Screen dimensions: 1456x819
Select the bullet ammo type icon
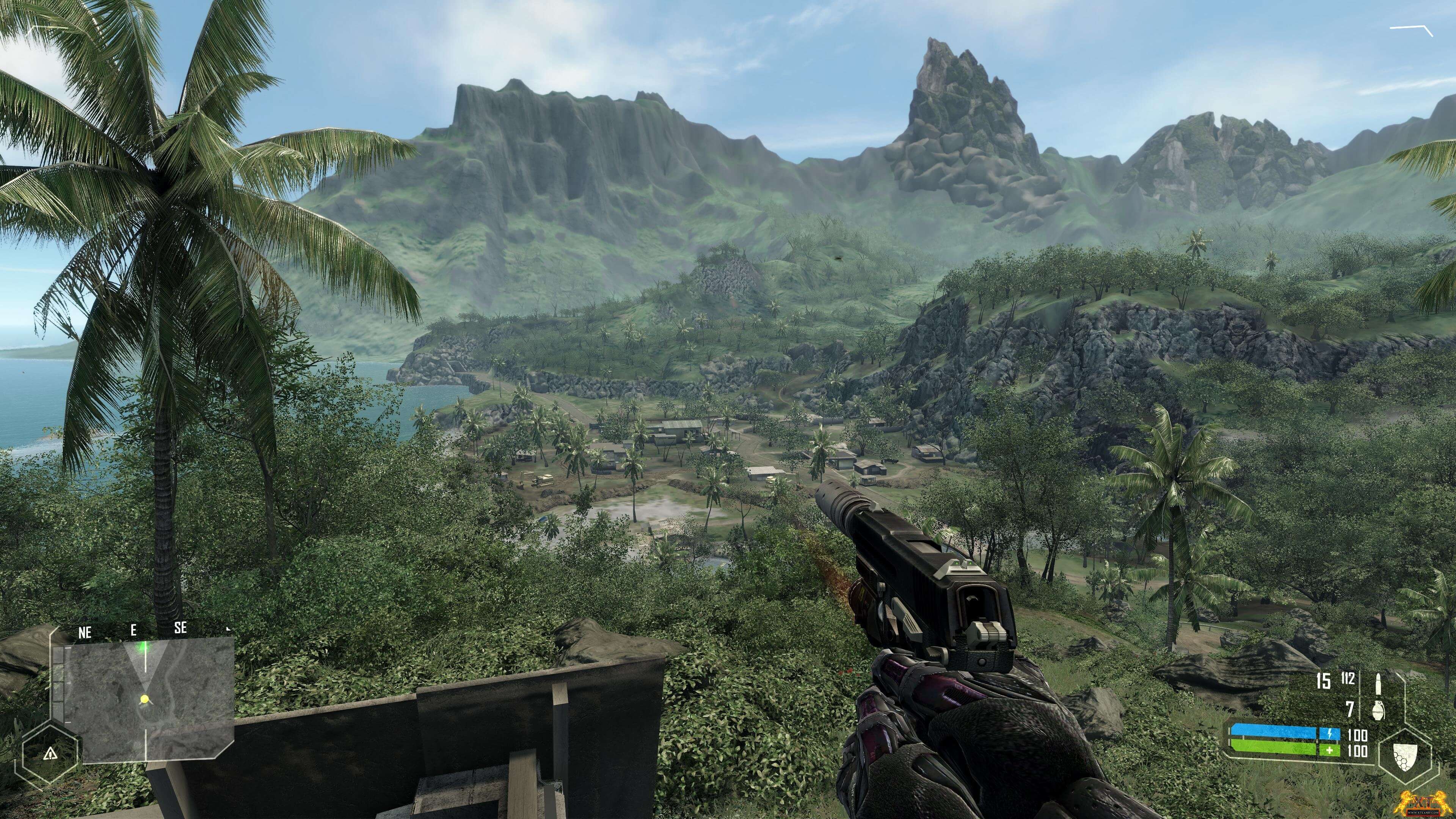1378,682
